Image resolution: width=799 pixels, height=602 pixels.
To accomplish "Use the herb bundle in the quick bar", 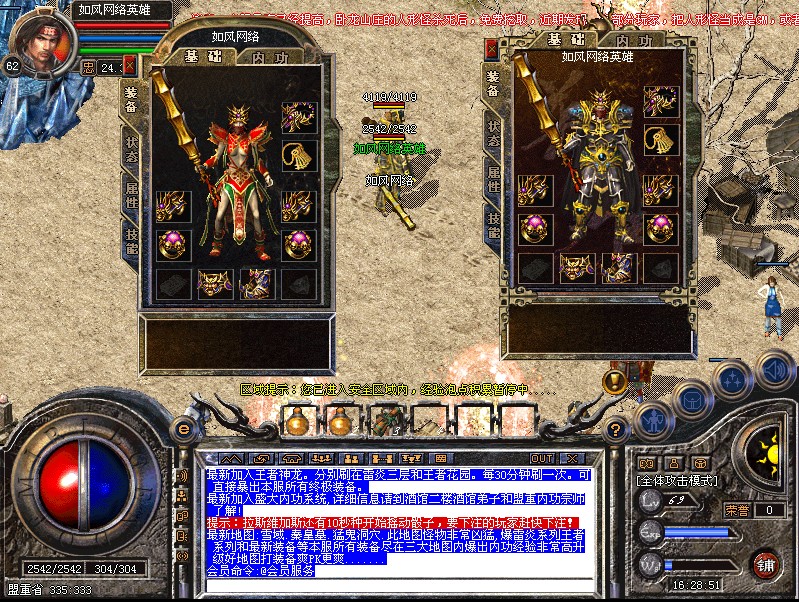I will tap(384, 420).
